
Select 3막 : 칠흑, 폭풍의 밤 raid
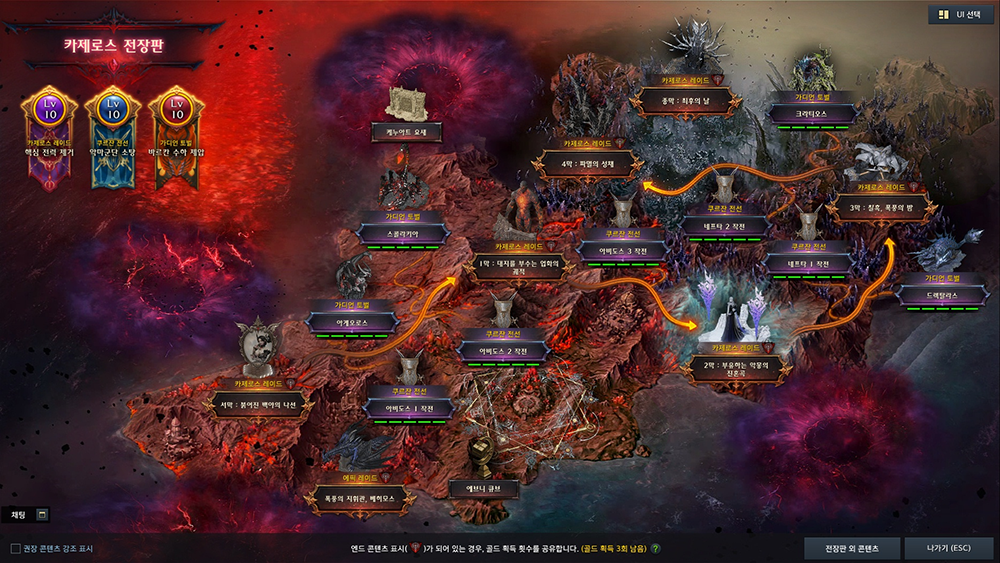tap(881, 208)
